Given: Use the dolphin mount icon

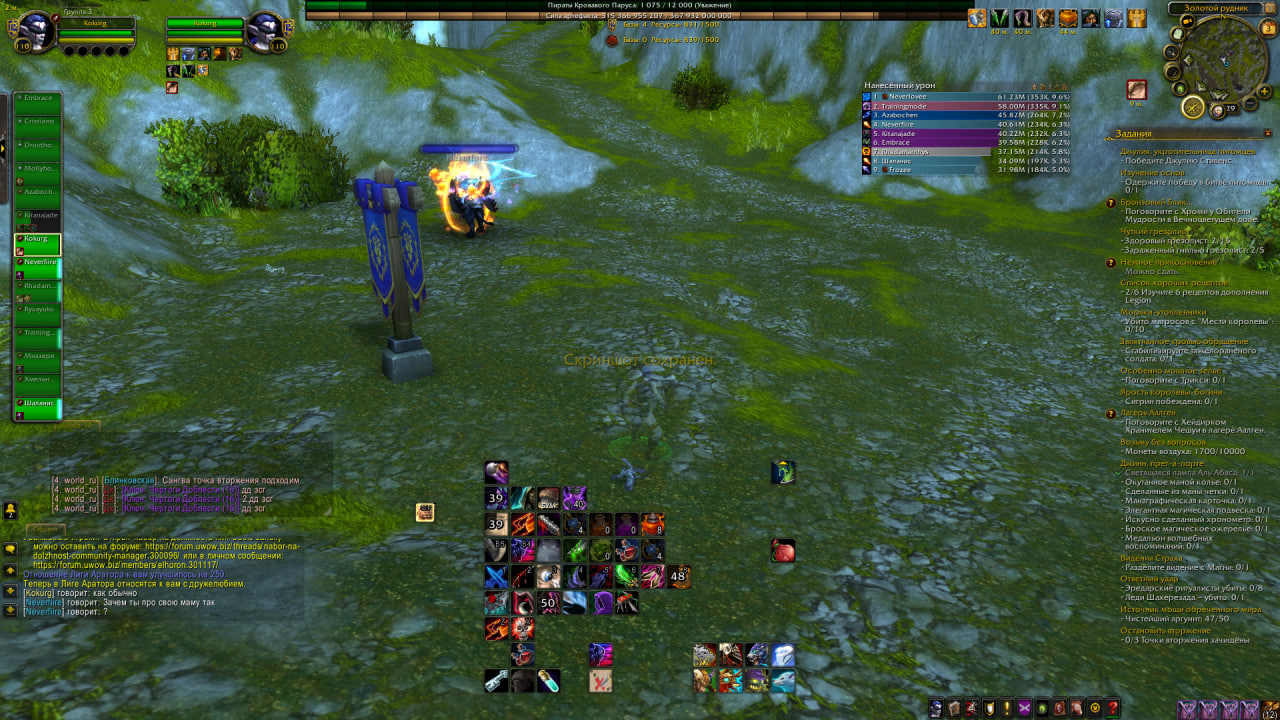Looking at the screenshot, I should coord(782,682).
